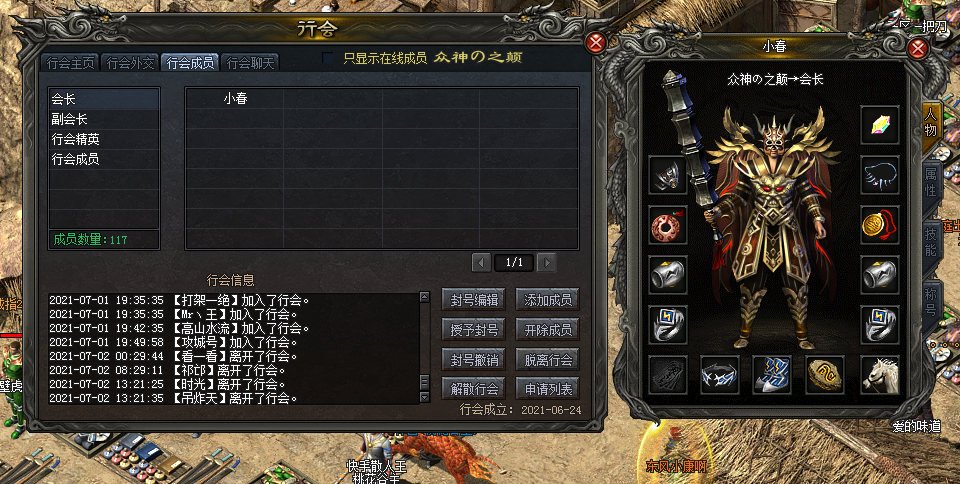Viewport: 960px width, 484px height.
Task: Click the 封号撤销 button
Action: (474, 359)
